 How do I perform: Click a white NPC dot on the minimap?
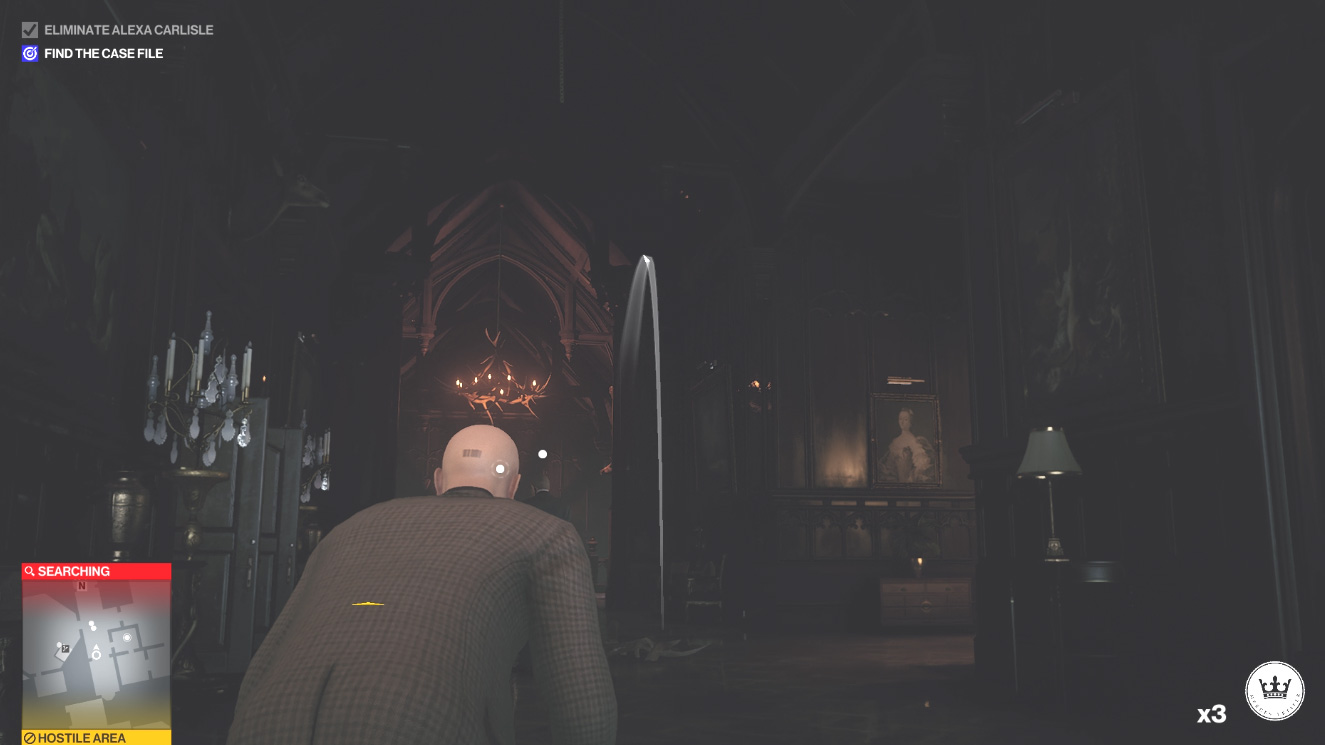click(x=92, y=624)
